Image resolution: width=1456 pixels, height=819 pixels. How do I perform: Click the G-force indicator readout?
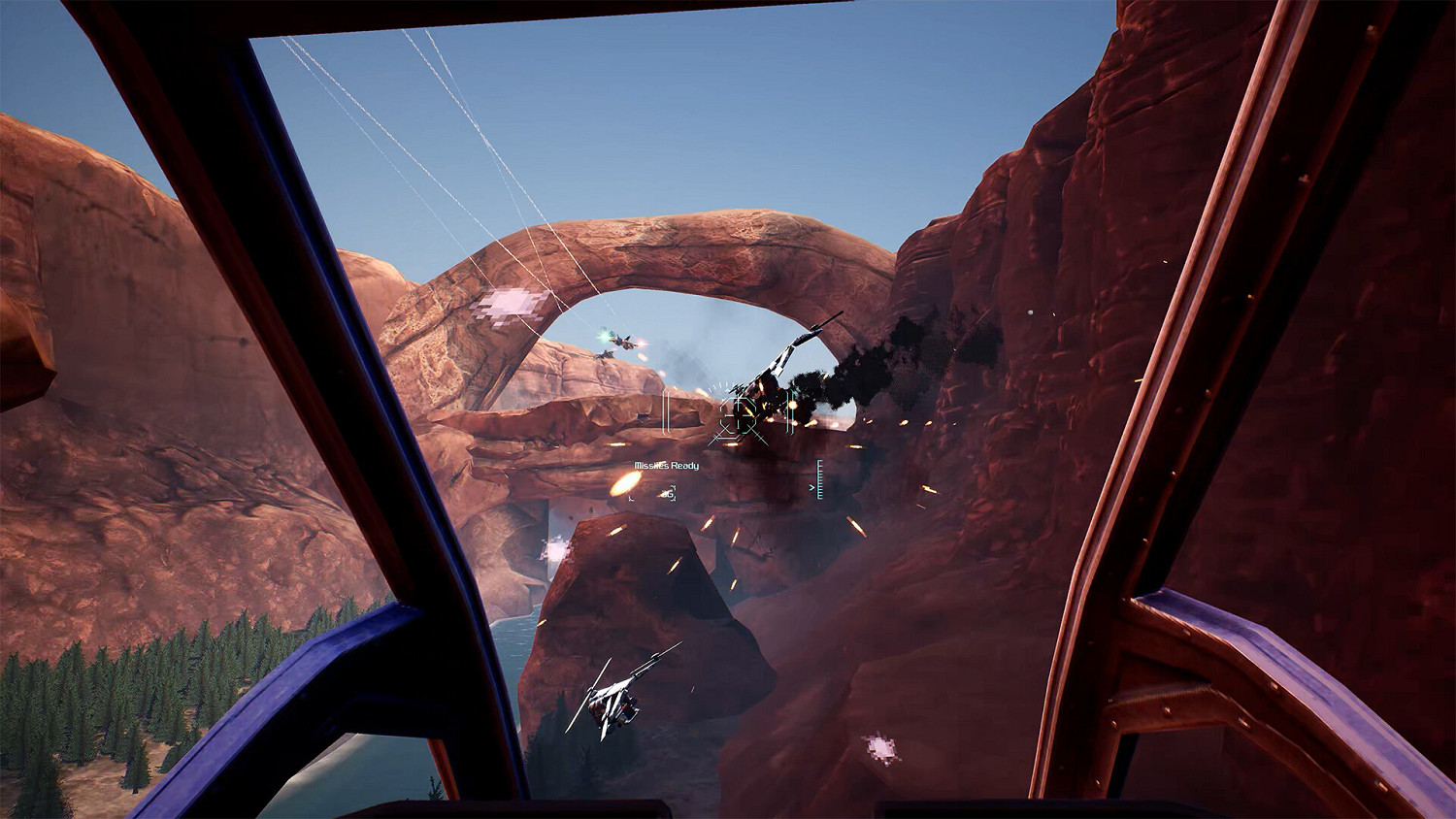coord(670,492)
